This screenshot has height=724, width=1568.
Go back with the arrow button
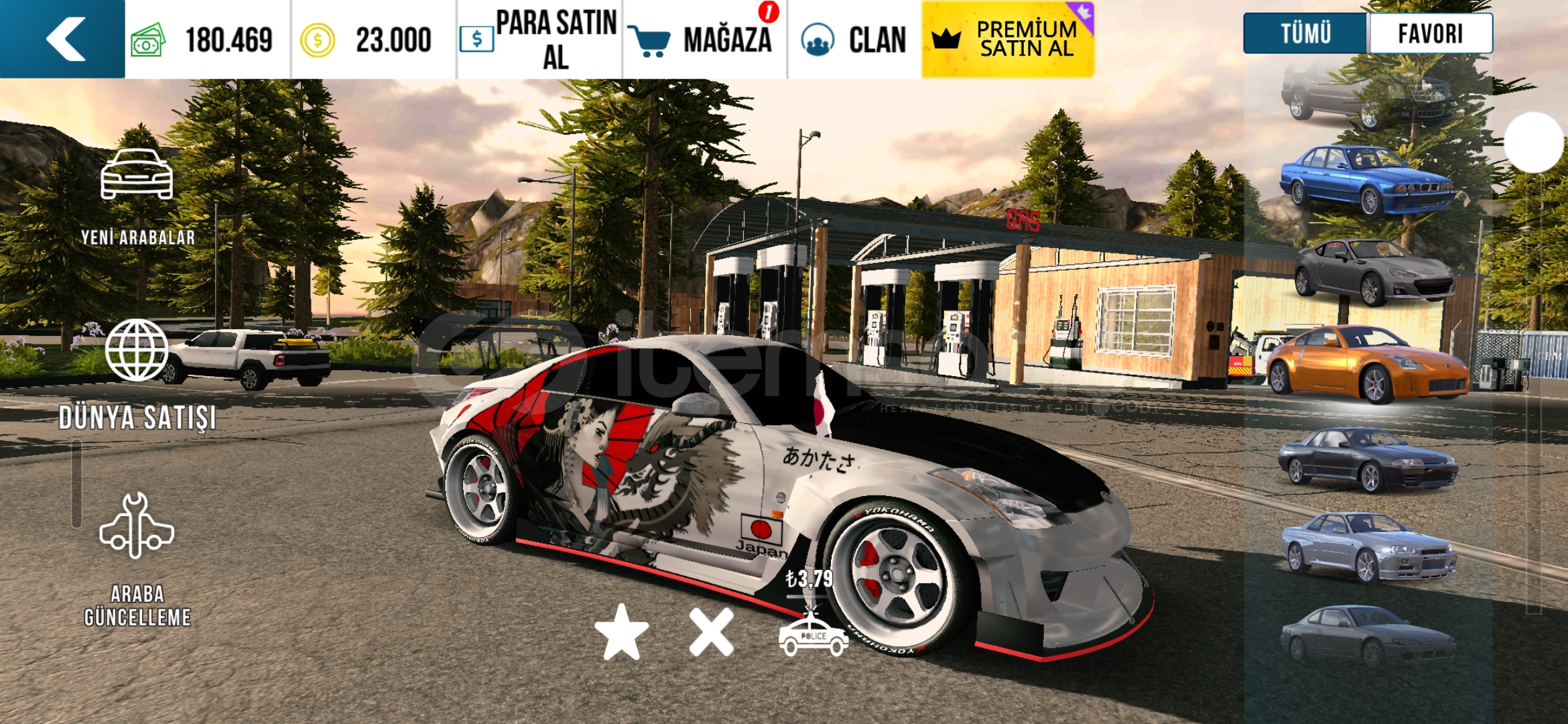click(62, 39)
